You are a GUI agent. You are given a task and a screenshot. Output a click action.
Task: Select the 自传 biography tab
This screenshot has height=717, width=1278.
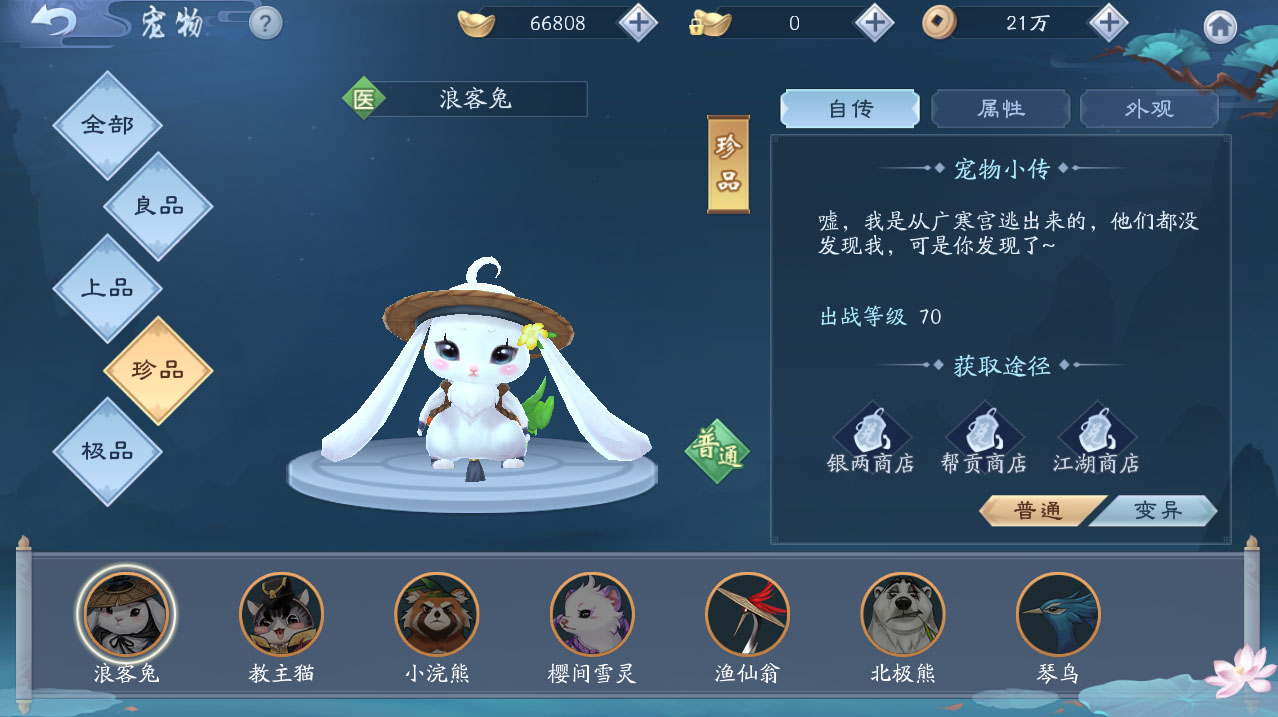[850, 109]
